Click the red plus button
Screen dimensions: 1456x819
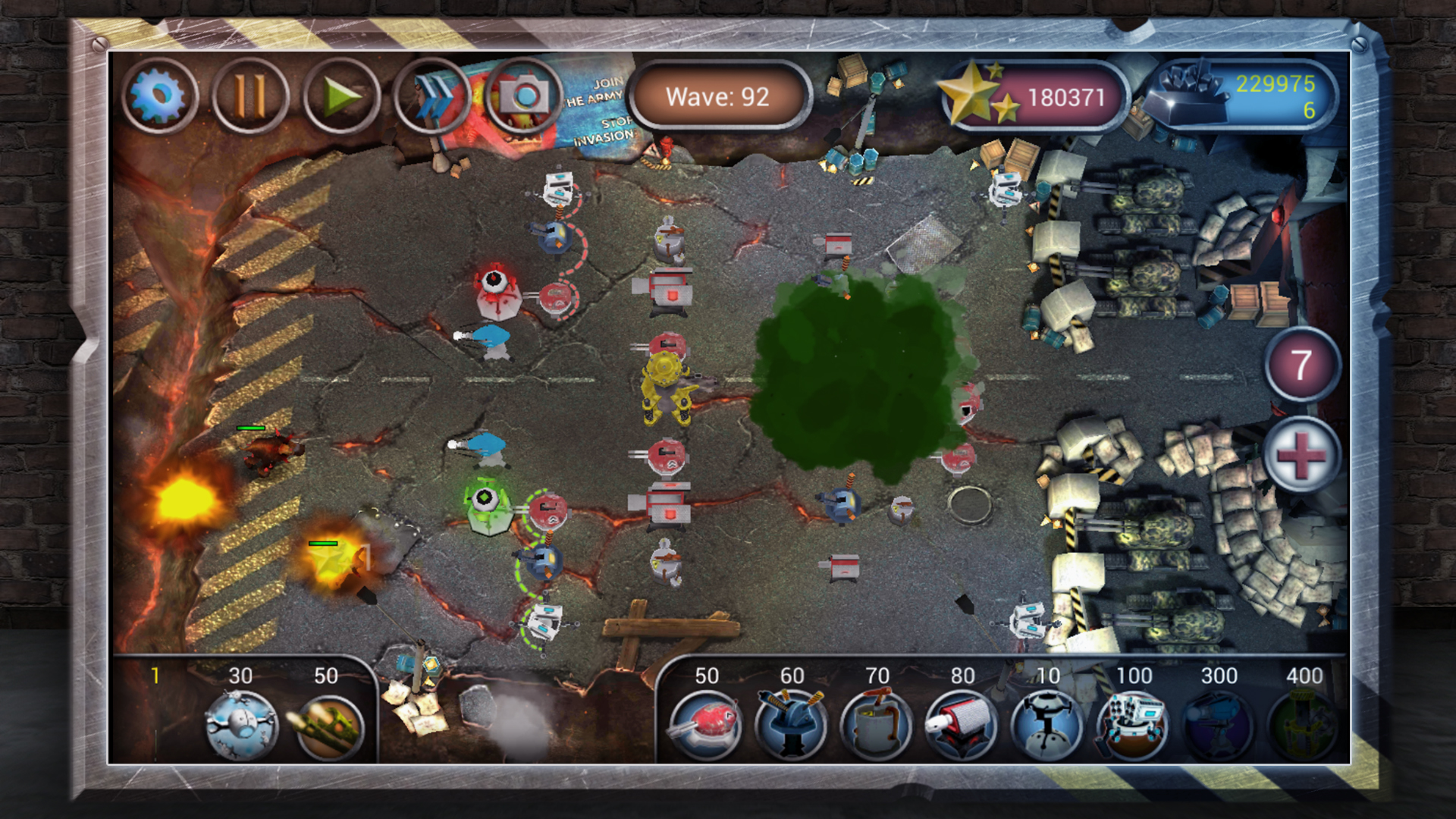click(1301, 455)
